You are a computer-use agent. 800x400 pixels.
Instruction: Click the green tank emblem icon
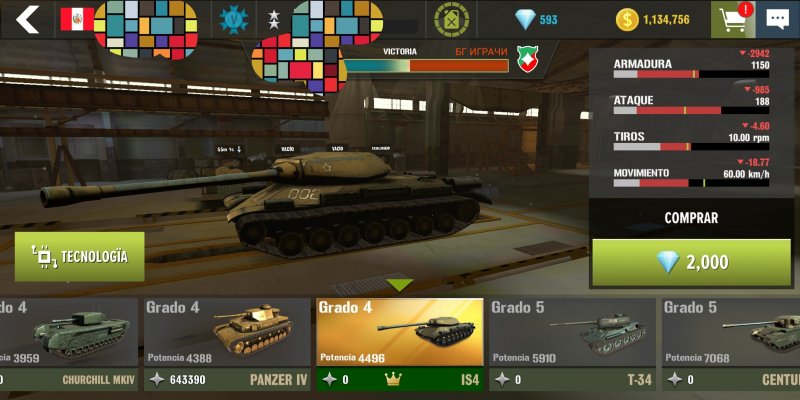(x=451, y=19)
